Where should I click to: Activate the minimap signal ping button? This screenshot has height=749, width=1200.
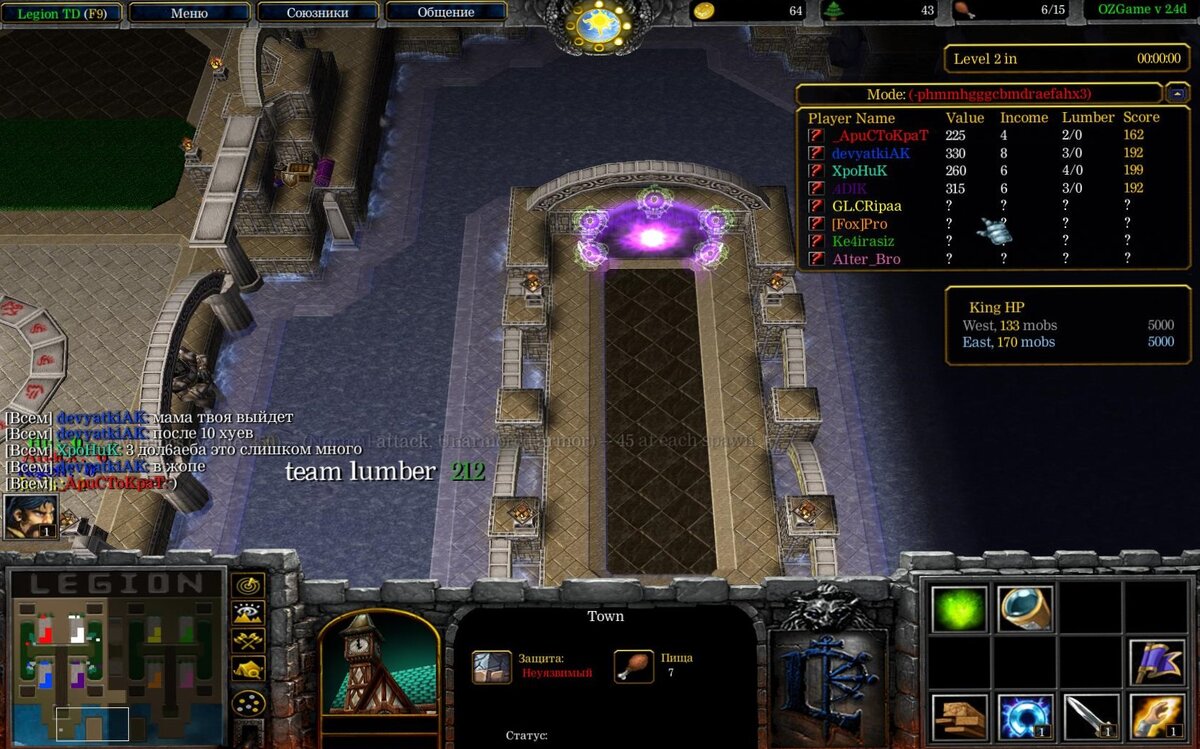pos(247,585)
